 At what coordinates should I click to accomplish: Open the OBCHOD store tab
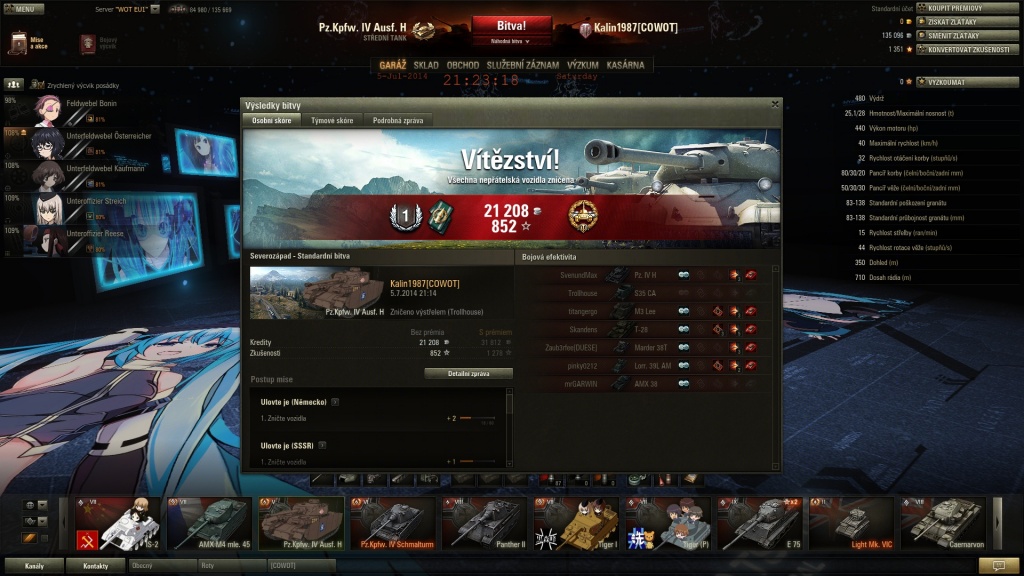[462, 65]
